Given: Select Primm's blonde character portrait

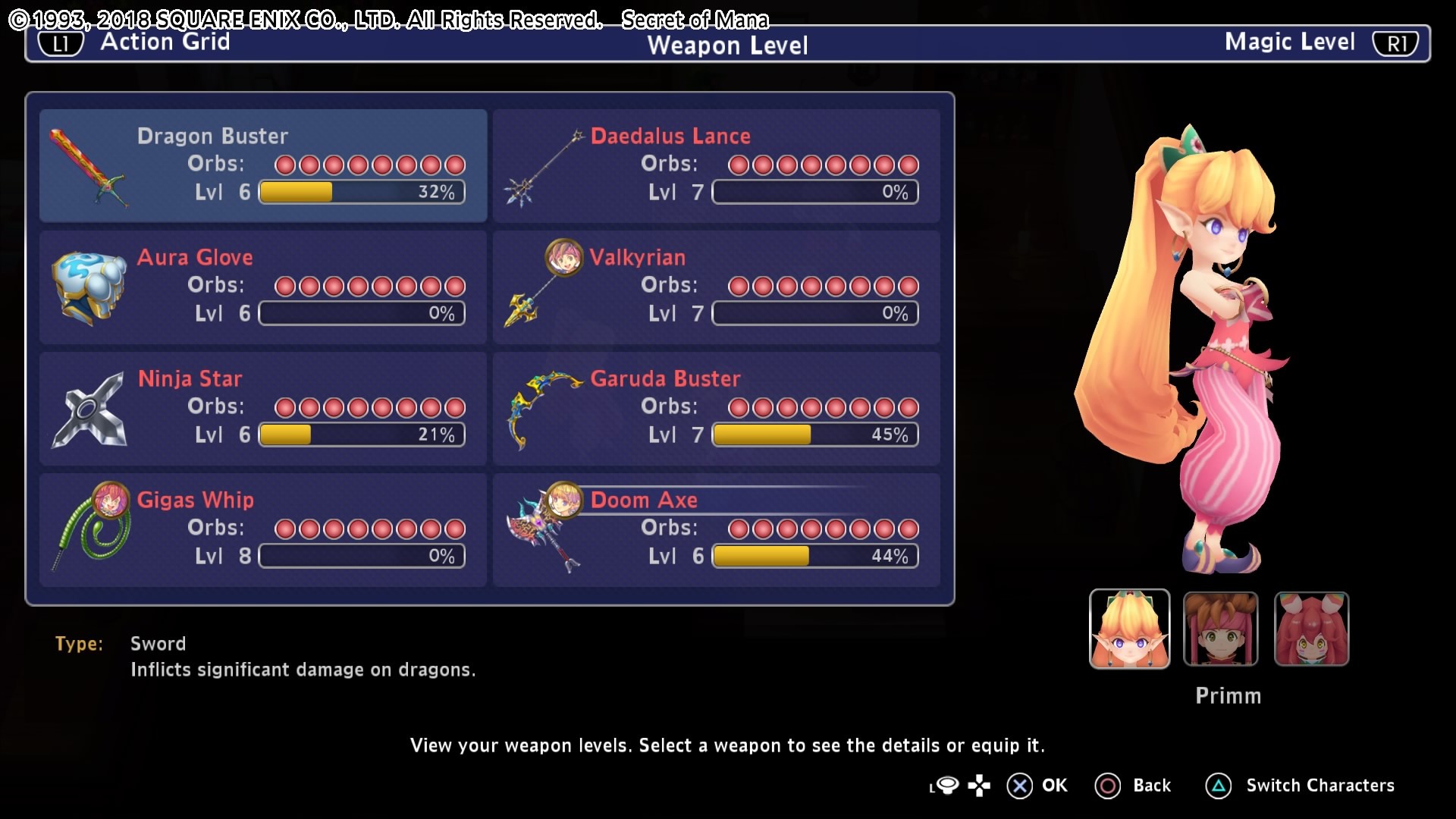Looking at the screenshot, I should point(1129,629).
